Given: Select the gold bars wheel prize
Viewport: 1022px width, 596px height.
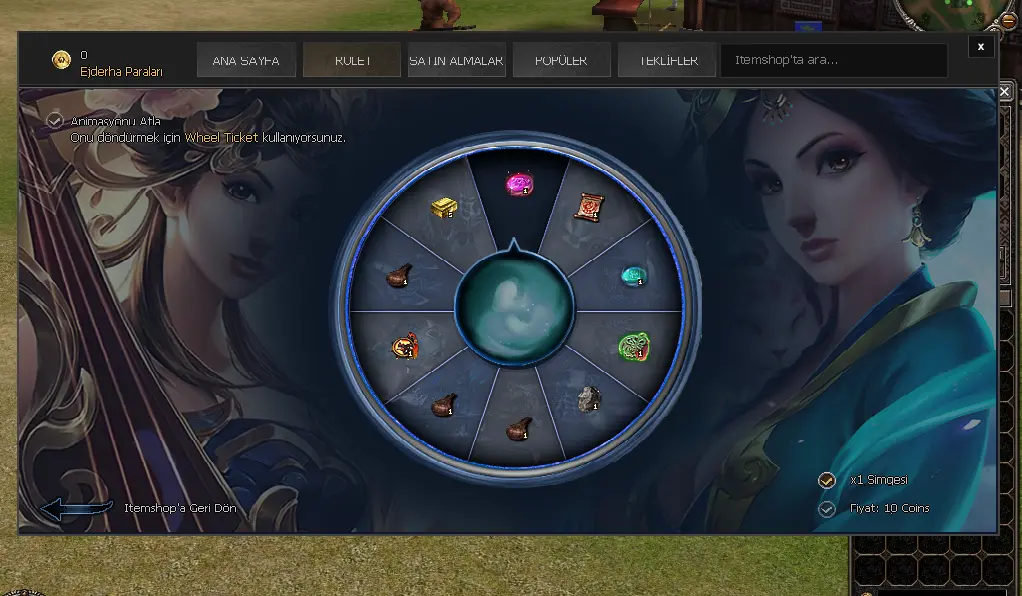Looking at the screenshot, I should (x=444, y=207).
